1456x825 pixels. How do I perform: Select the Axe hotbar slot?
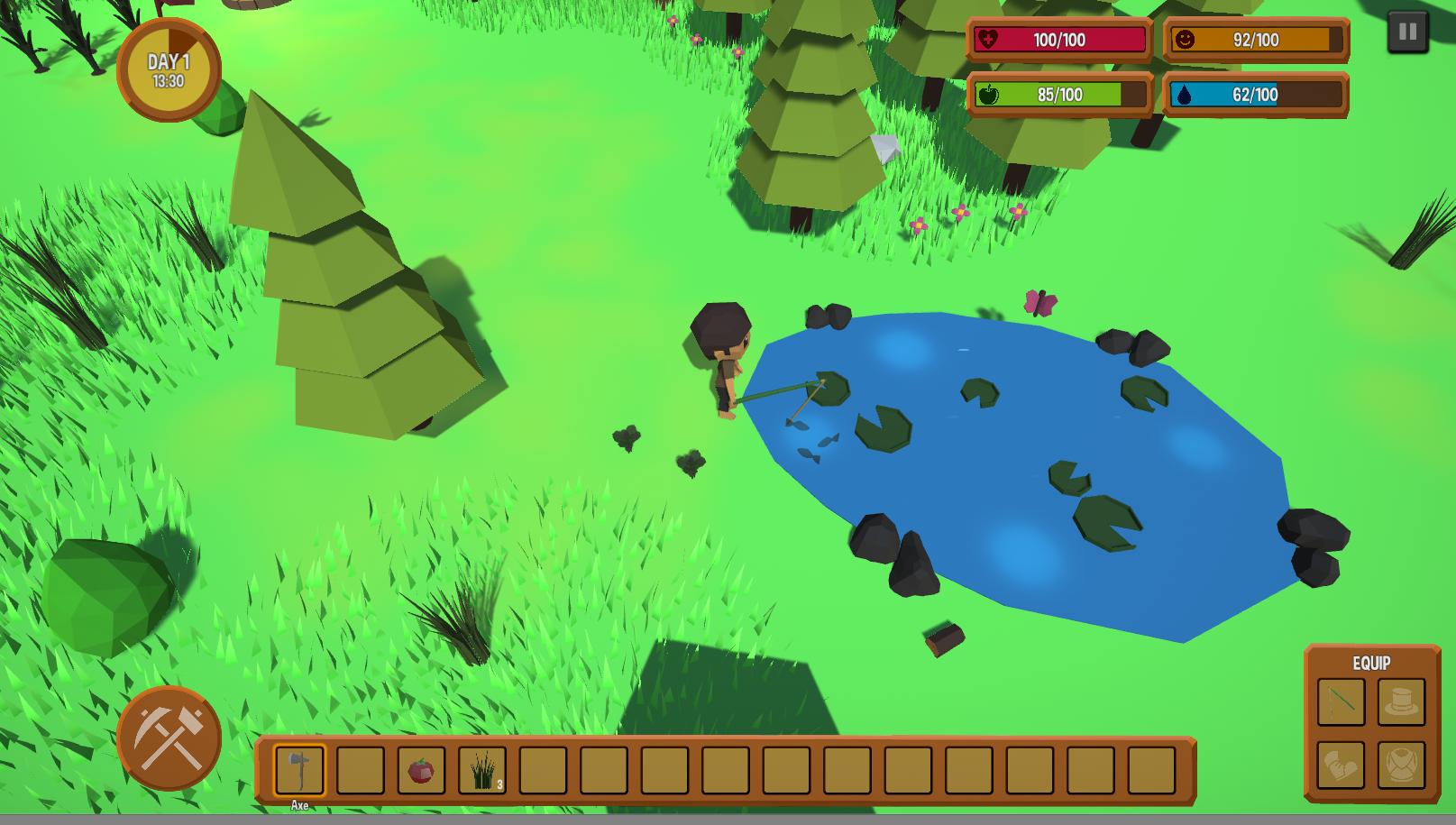[x=299, y=769]
